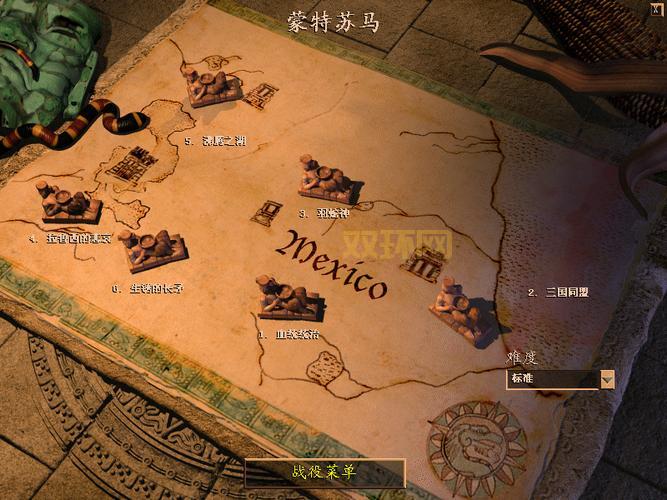
Task: Start scenario 6 生锈的长矛 label
Action: [x=148, y=289]
